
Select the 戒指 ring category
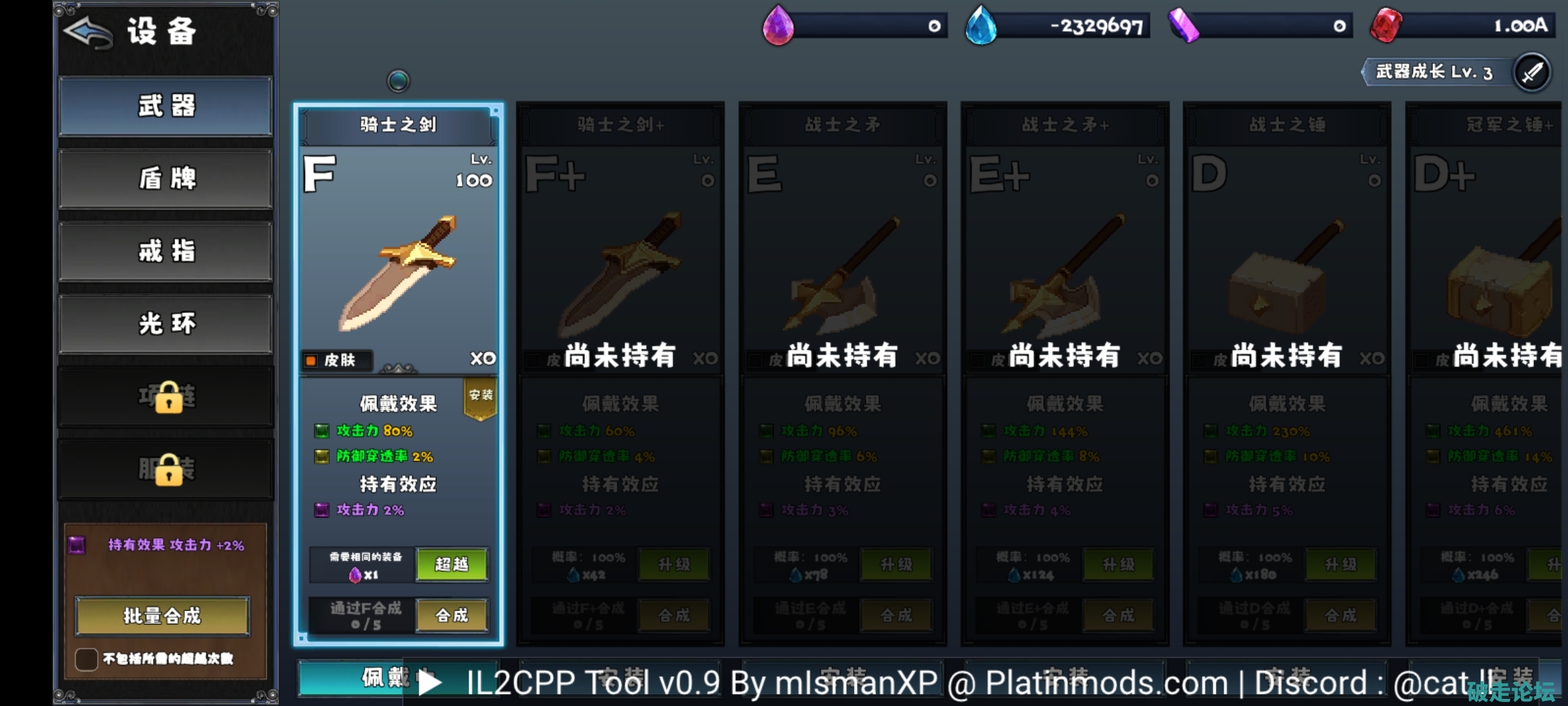pos(165,251)
